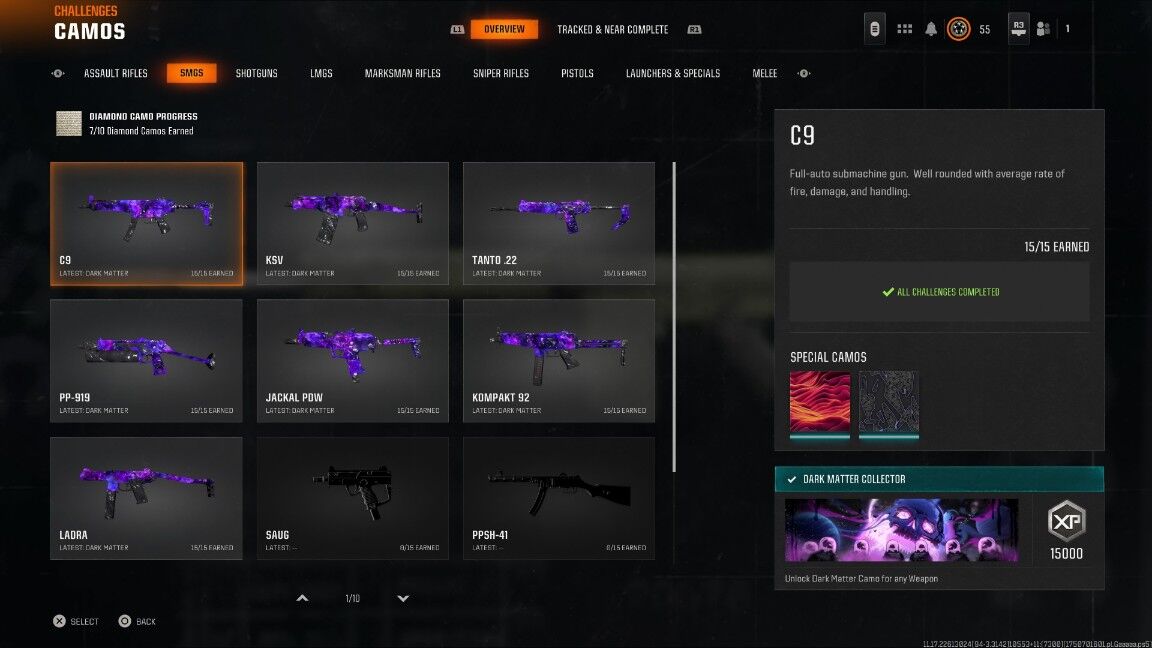Choose the Tanto .22 weapon tile
Viewport: 1152px width, 648px height.
559,223
